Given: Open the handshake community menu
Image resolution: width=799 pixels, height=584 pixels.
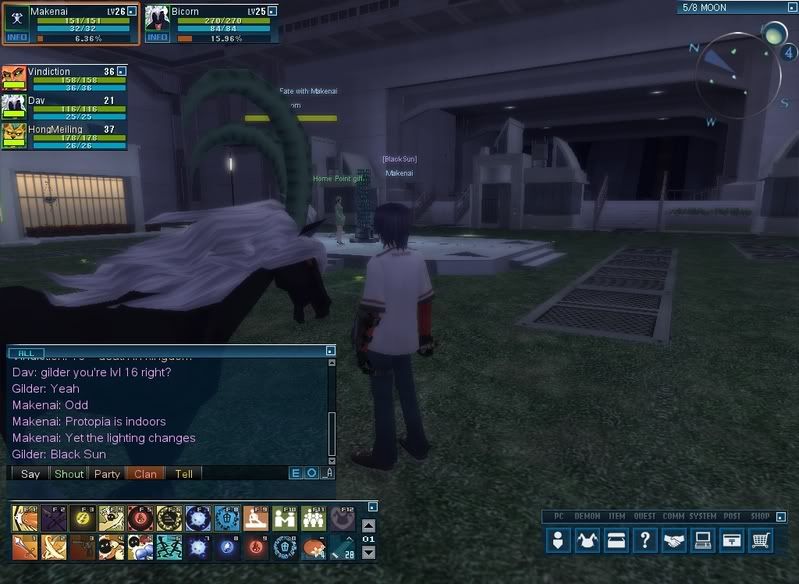Looking at the screenshot, I should coord(675,540).
